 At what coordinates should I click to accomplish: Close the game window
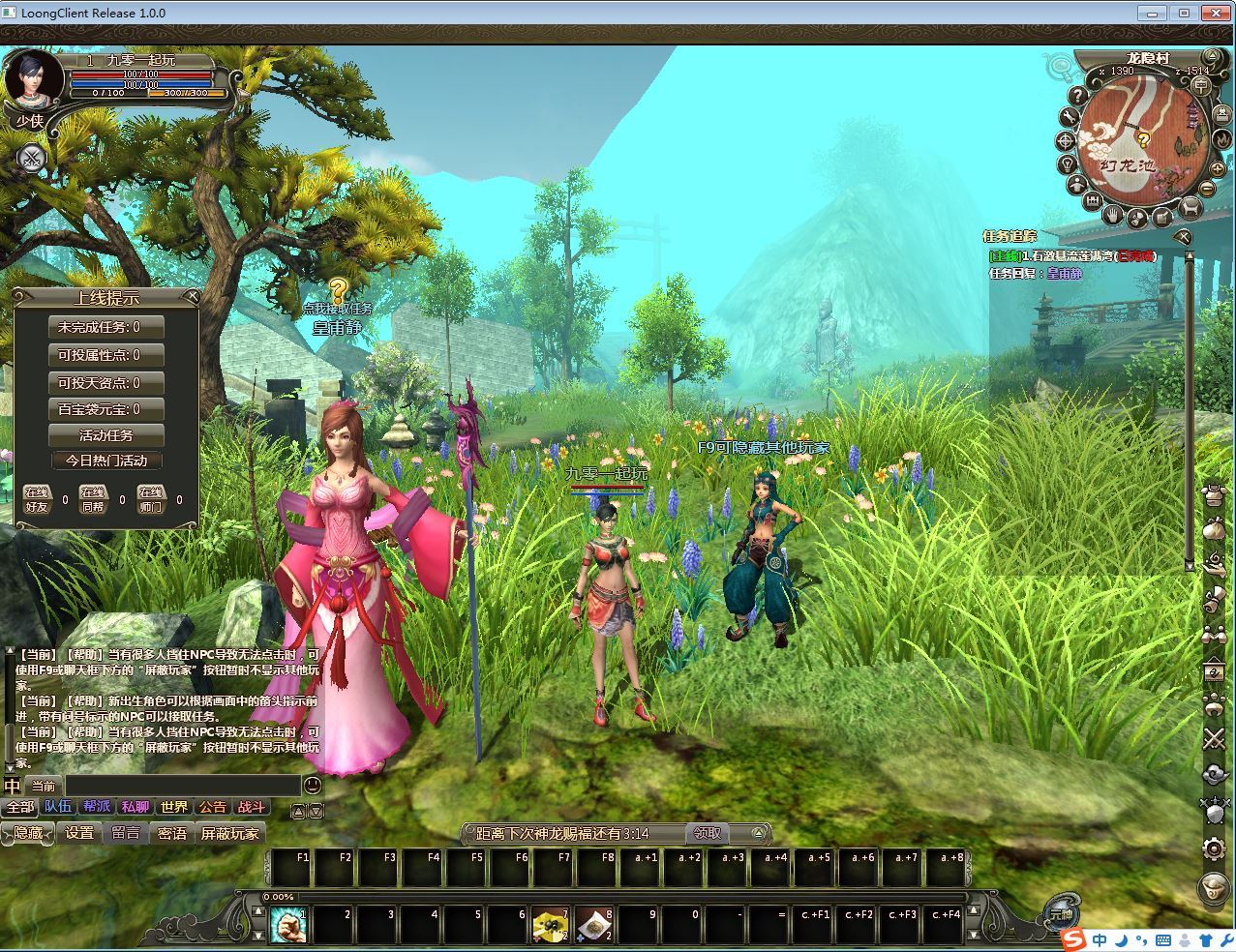[1214, 13]
